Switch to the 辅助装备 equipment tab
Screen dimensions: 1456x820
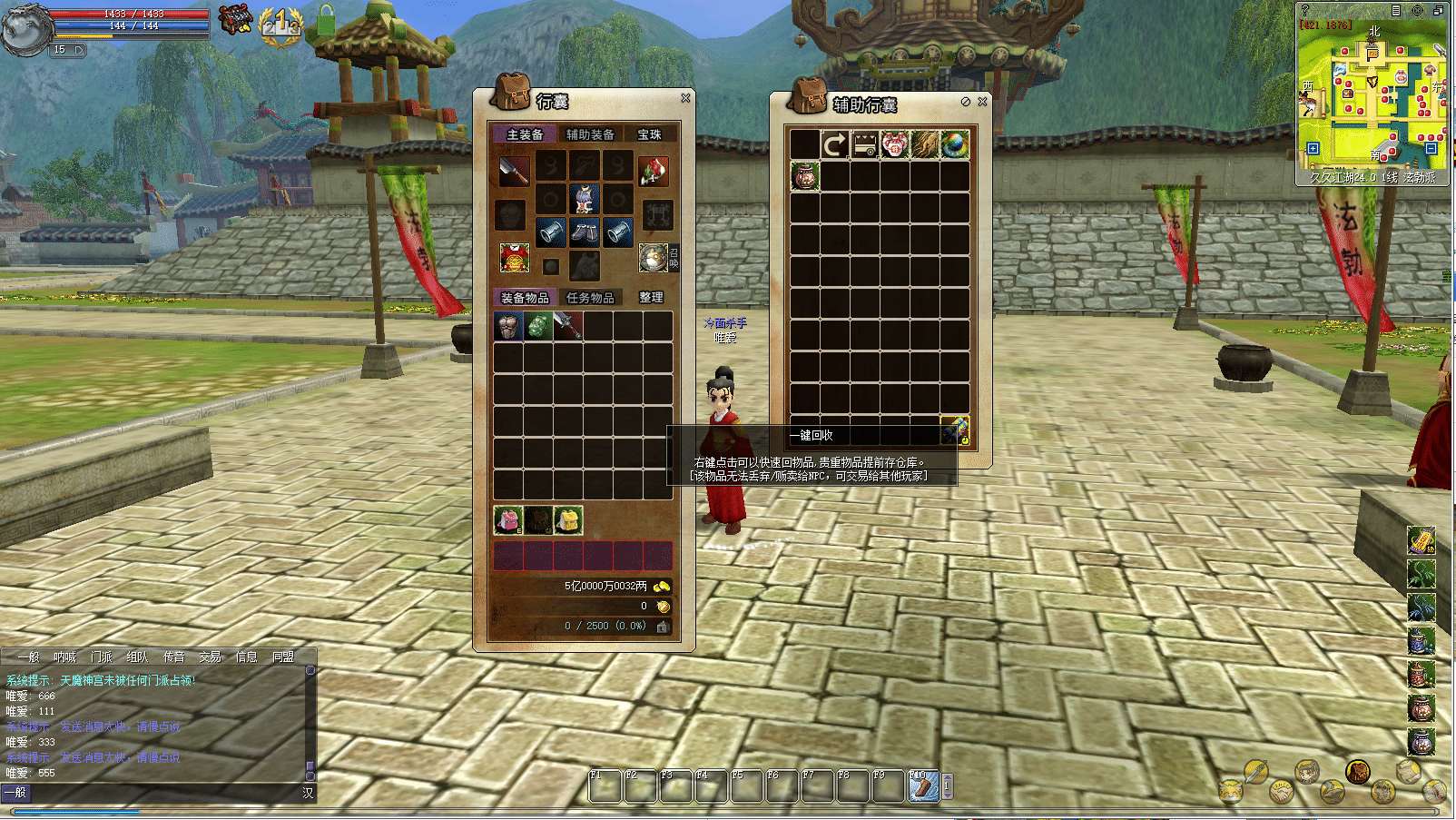590,134
